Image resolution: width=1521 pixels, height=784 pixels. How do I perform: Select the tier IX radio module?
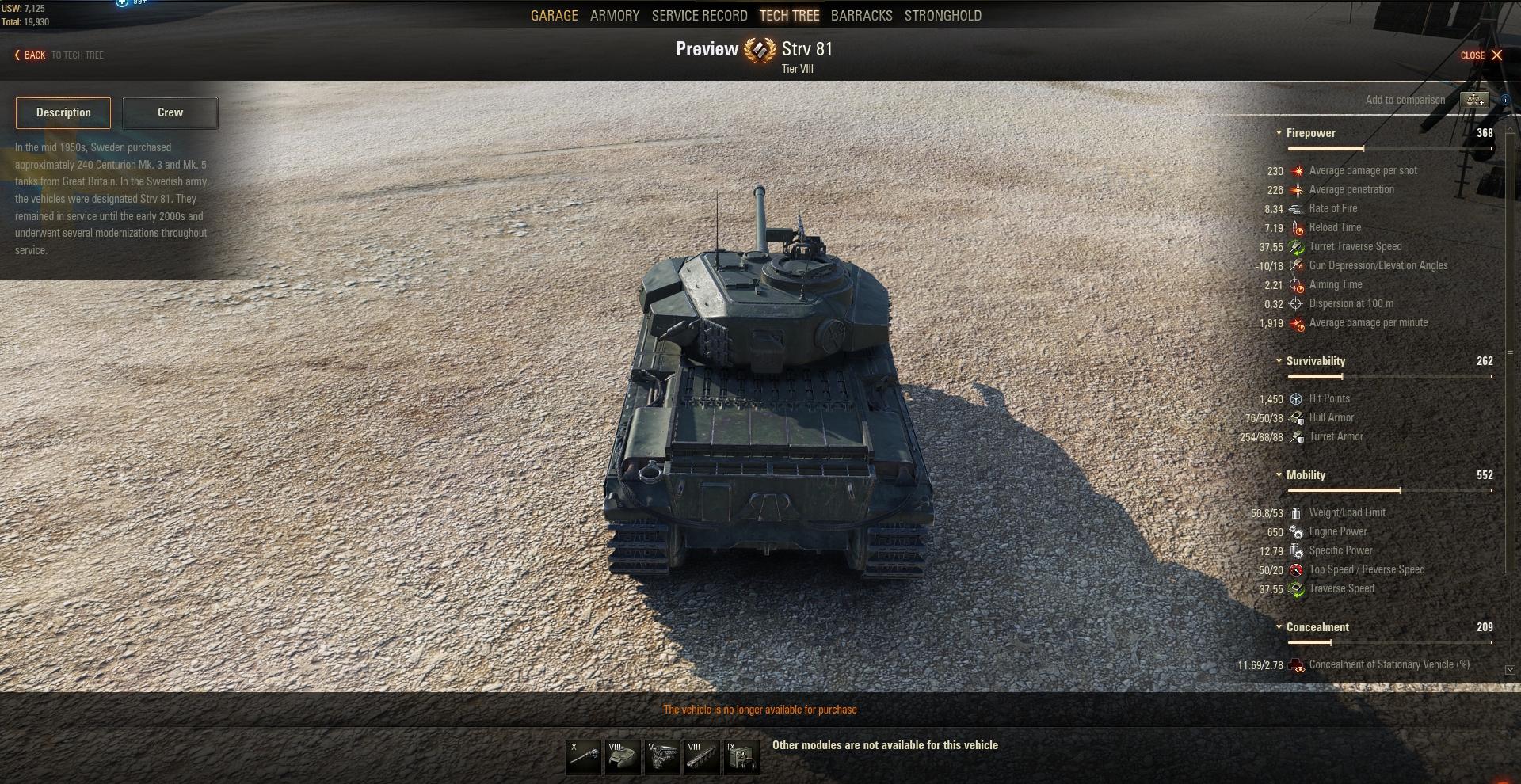point(741,757)
